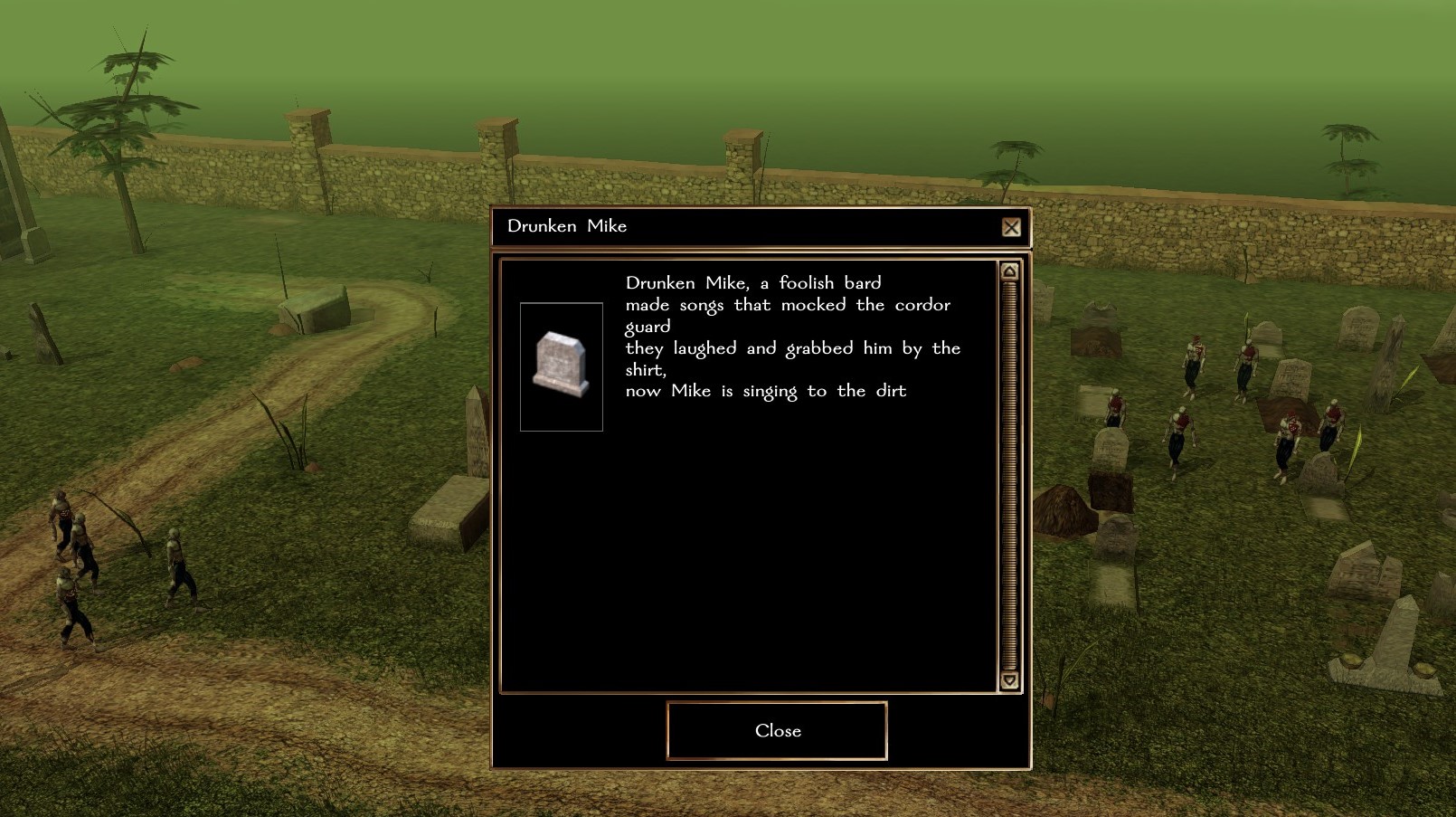Click the scroll down arrow in the description

1009,680
